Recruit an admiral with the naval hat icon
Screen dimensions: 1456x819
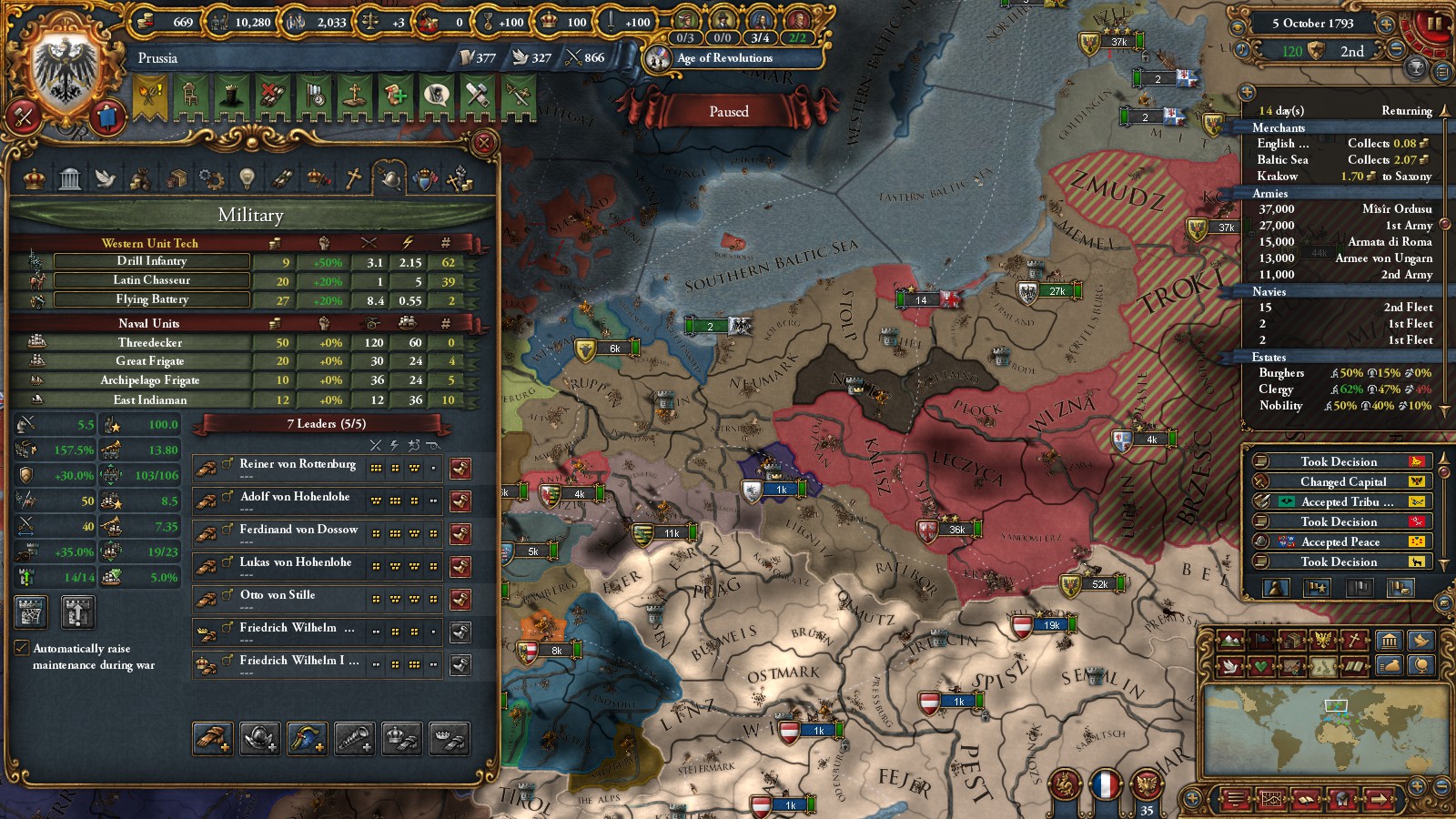pos(305,737)
